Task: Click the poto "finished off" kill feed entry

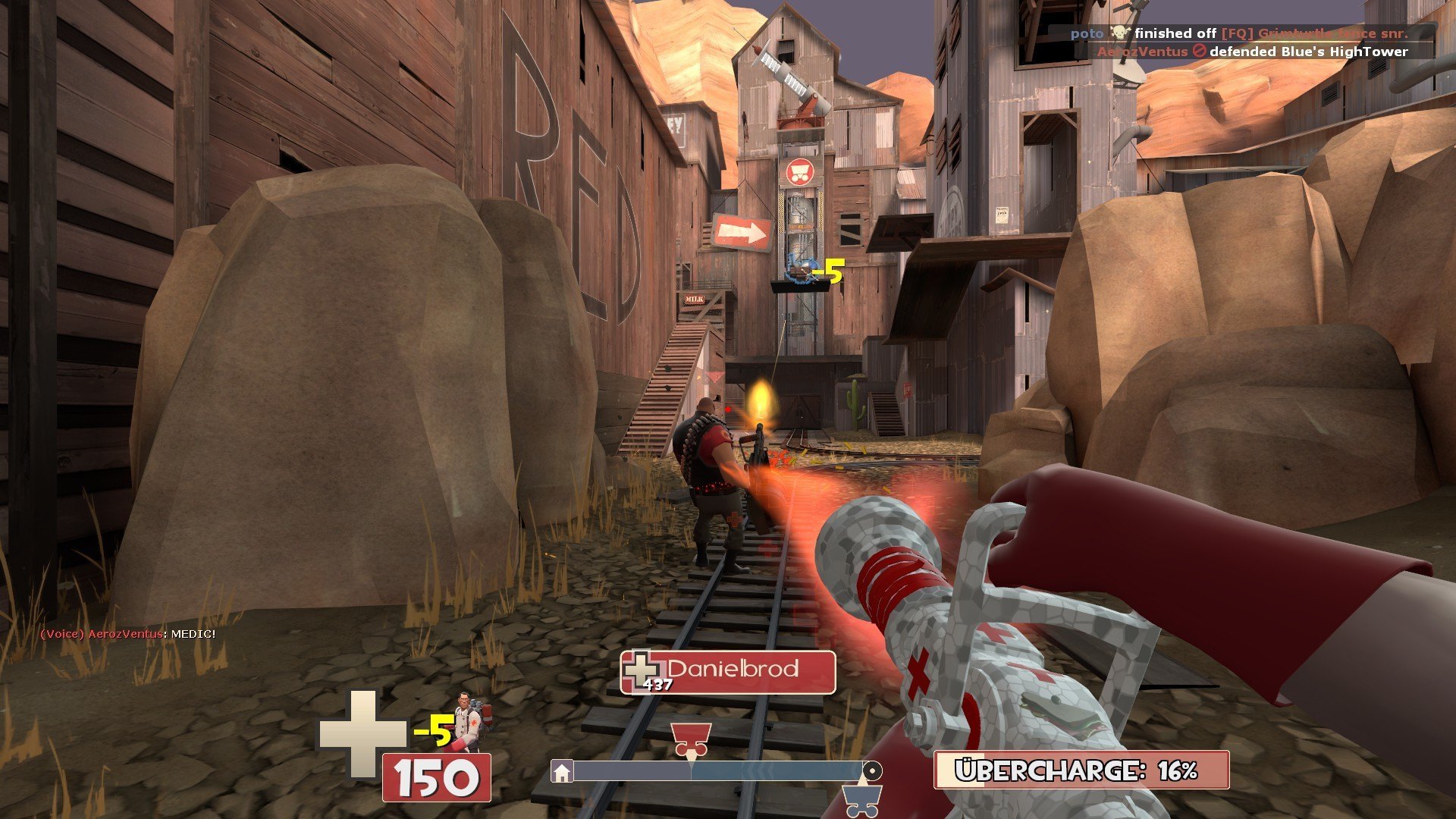Action: pos(1239,33)
